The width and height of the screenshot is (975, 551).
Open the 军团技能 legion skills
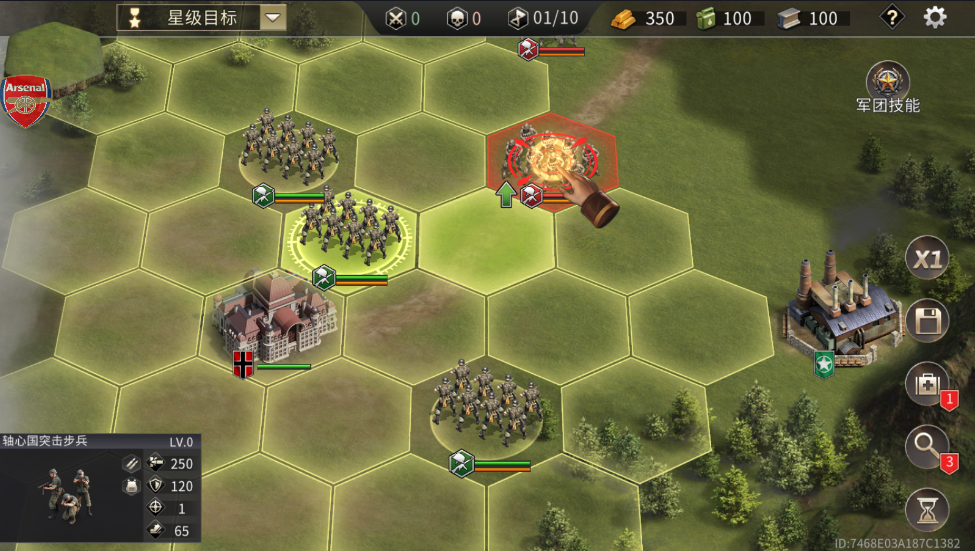point(887,81)
